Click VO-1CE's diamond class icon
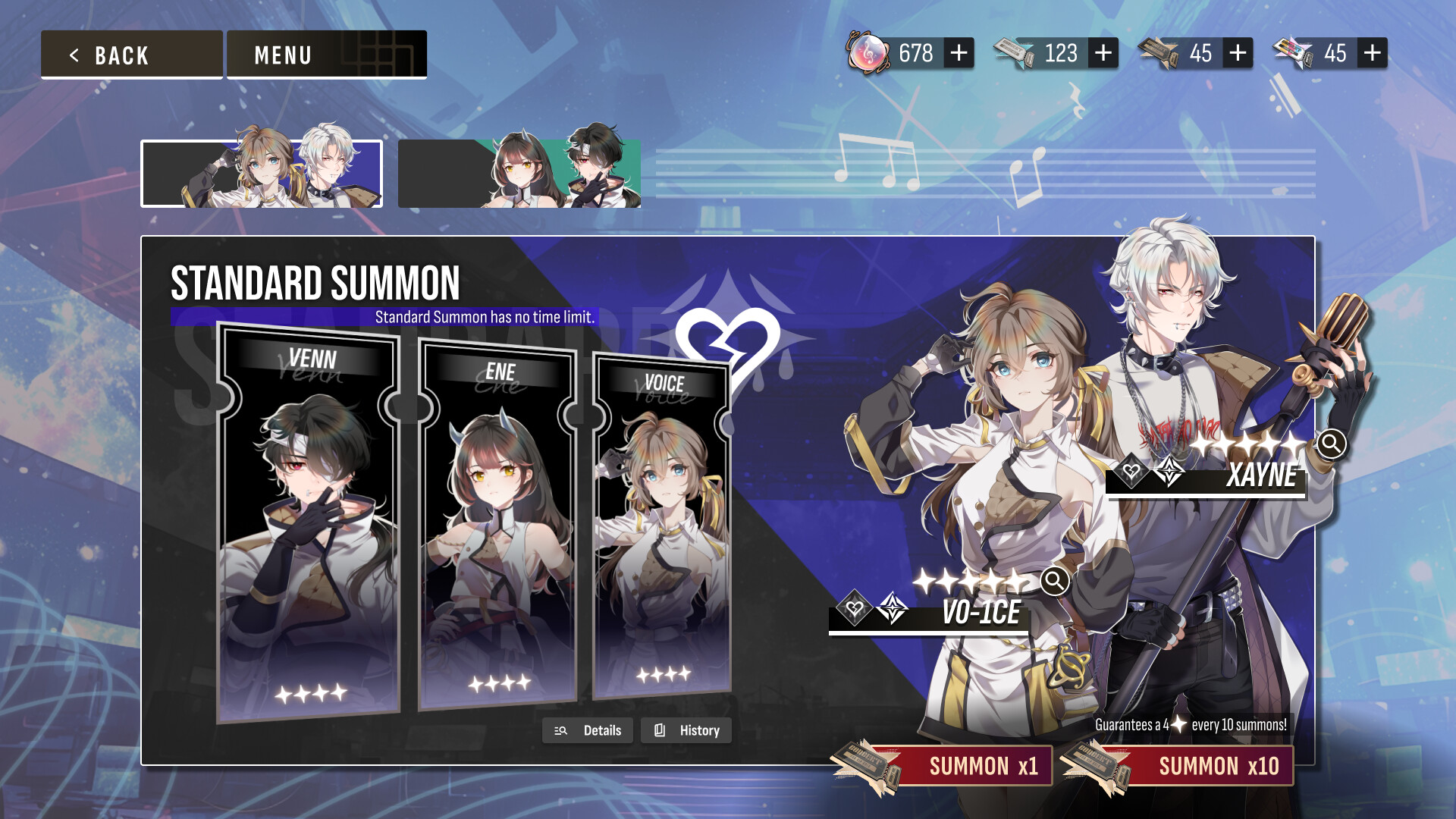Image resolution: width=1456 pixels, height=819 pixels. click(893, 609)
